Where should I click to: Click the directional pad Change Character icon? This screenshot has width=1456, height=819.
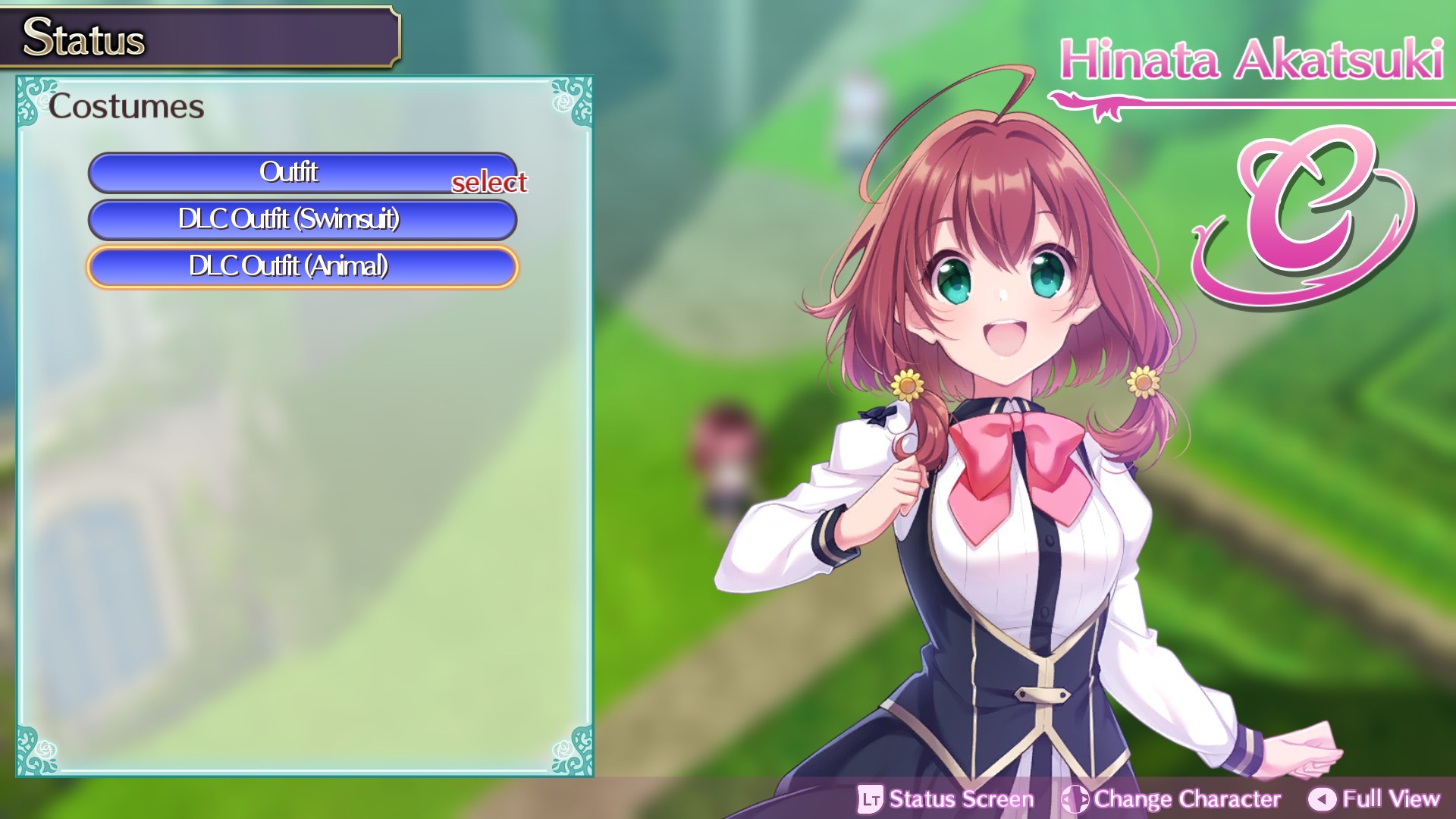coord(1076,799)
